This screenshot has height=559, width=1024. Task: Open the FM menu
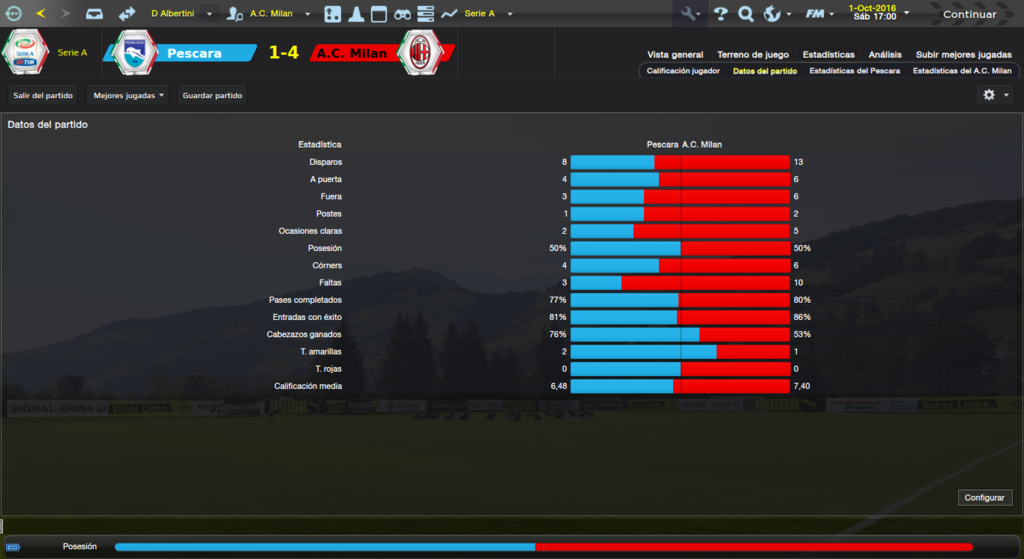tap(819, 14)
